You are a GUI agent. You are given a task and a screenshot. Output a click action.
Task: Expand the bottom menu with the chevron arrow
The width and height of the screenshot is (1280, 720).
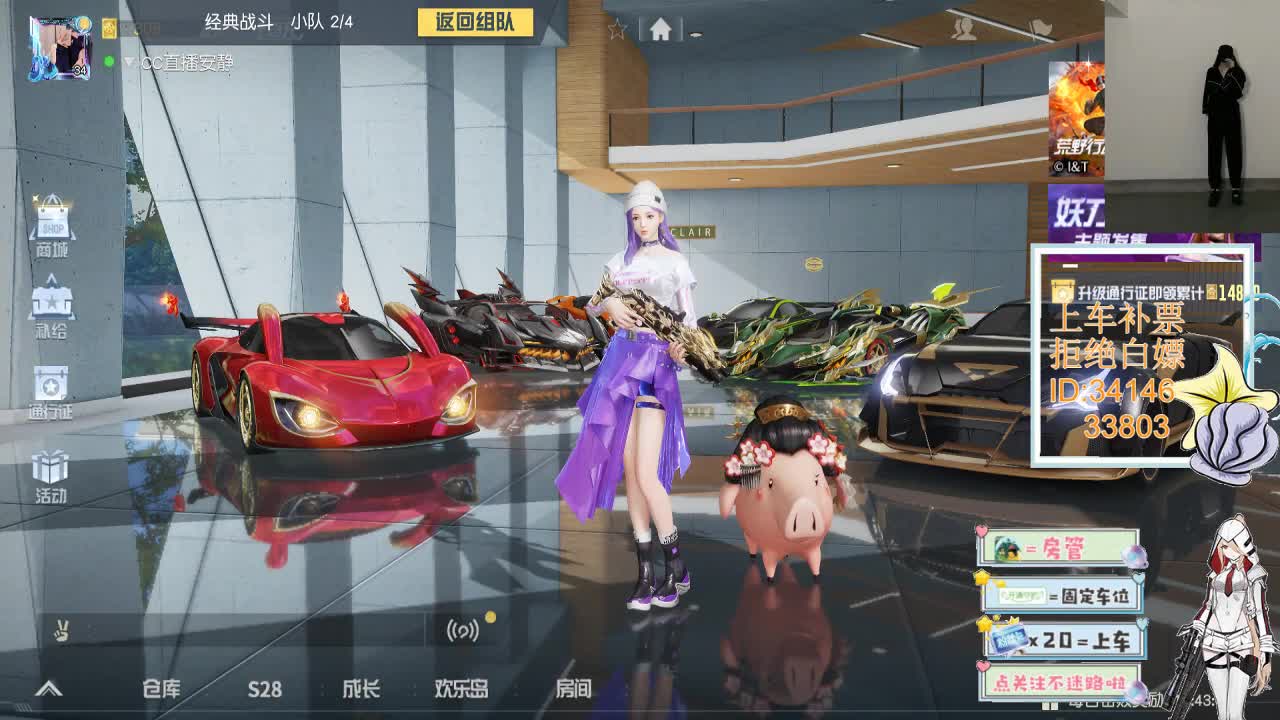[48, 689]
